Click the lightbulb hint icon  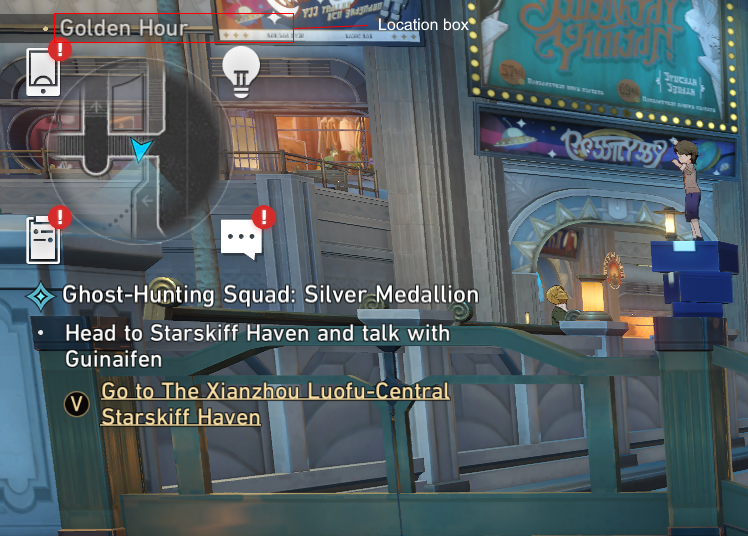click(x=240, y=71)
